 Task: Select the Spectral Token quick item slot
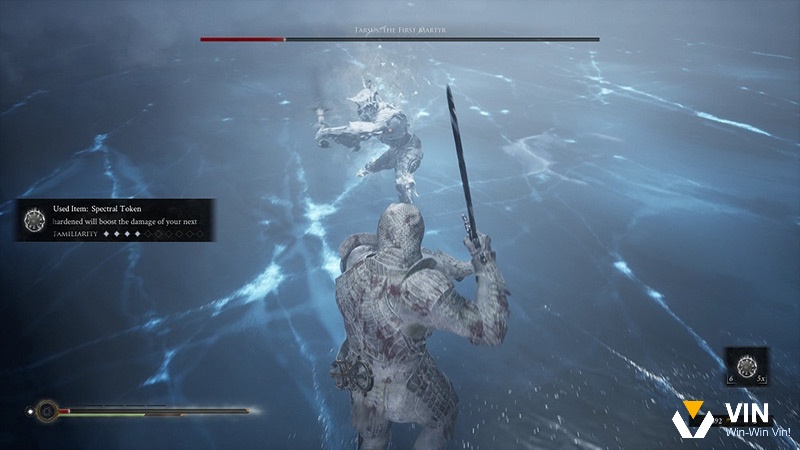pyautogui.click(x=746, y=366)
